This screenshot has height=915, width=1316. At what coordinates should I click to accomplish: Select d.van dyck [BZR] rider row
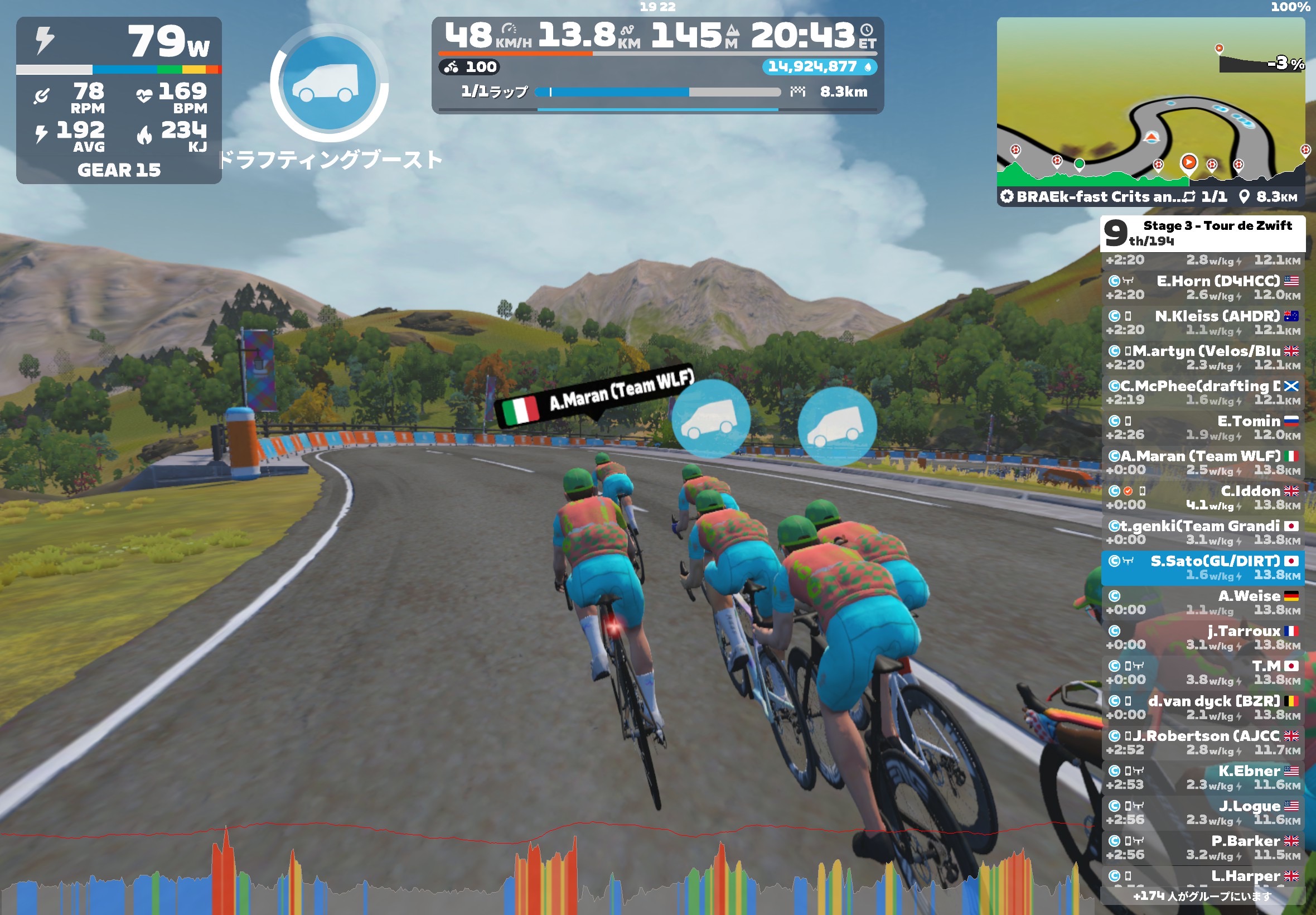[x=1202, y=707]
